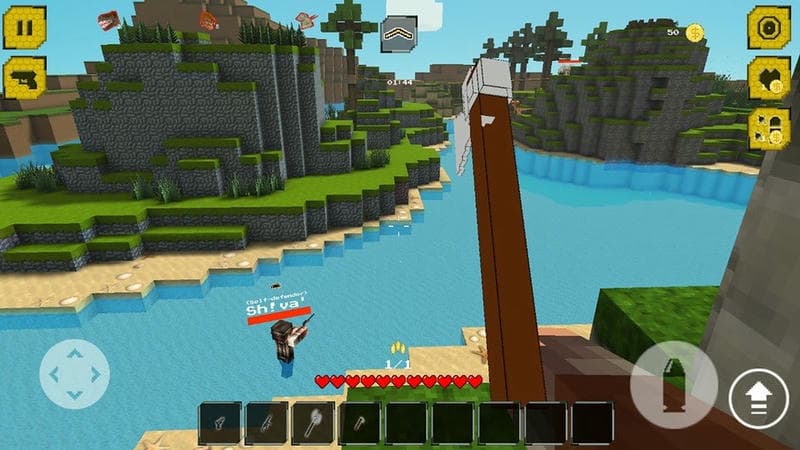The width and height of the screenshot is (800, 450).
Task: Open the gold coin balance icon
Action: click(x=694, y=33)
